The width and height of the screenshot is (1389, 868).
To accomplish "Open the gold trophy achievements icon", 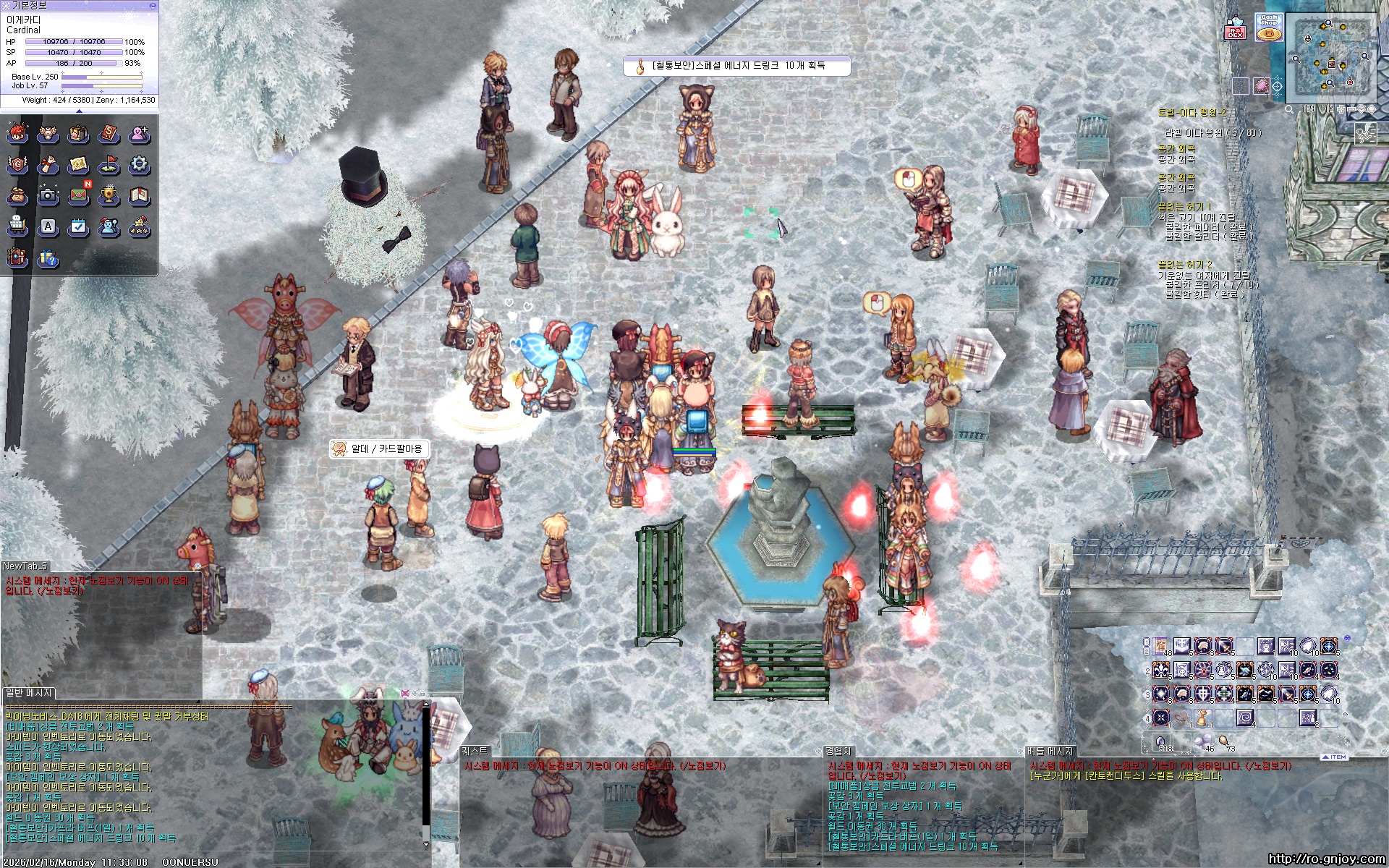I will click(x=109, y=195).
